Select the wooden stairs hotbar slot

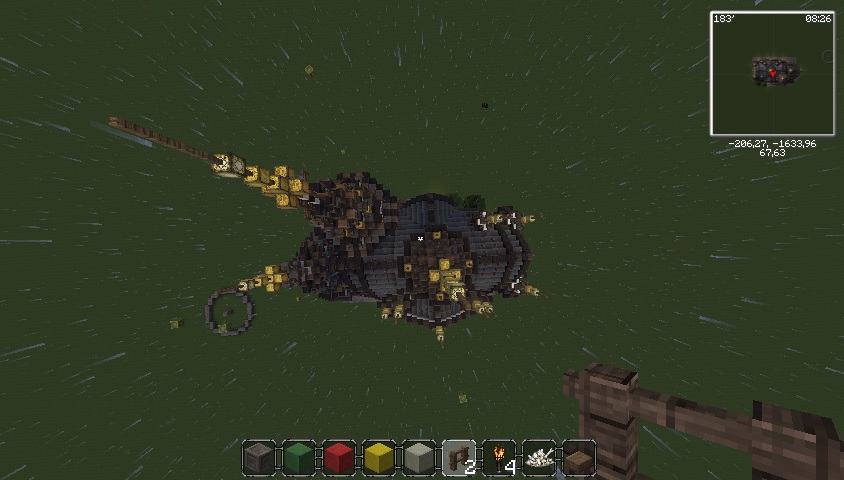(x=578, y=458)
